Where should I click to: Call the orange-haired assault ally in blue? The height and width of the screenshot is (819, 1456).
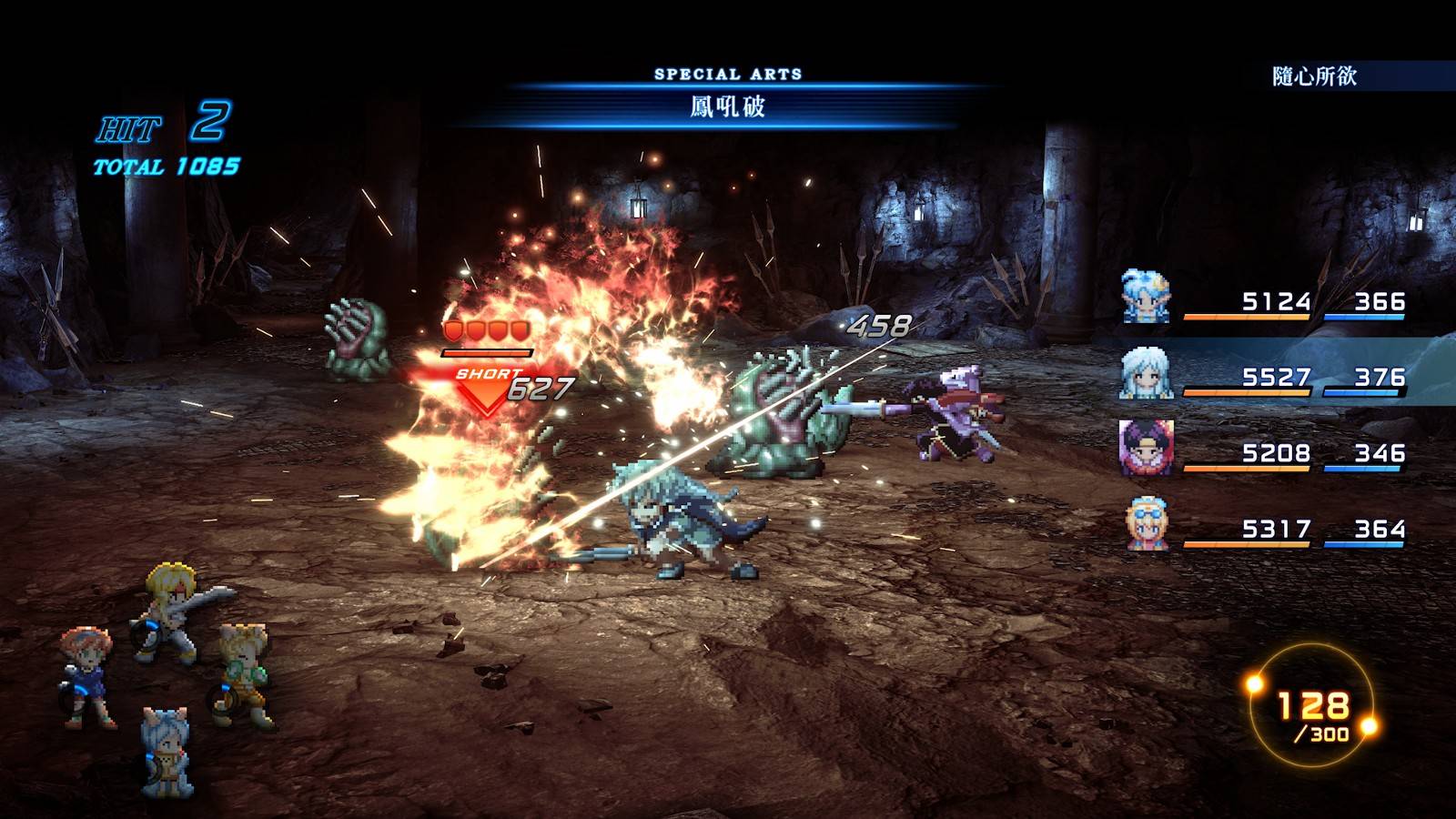[85, 675]
